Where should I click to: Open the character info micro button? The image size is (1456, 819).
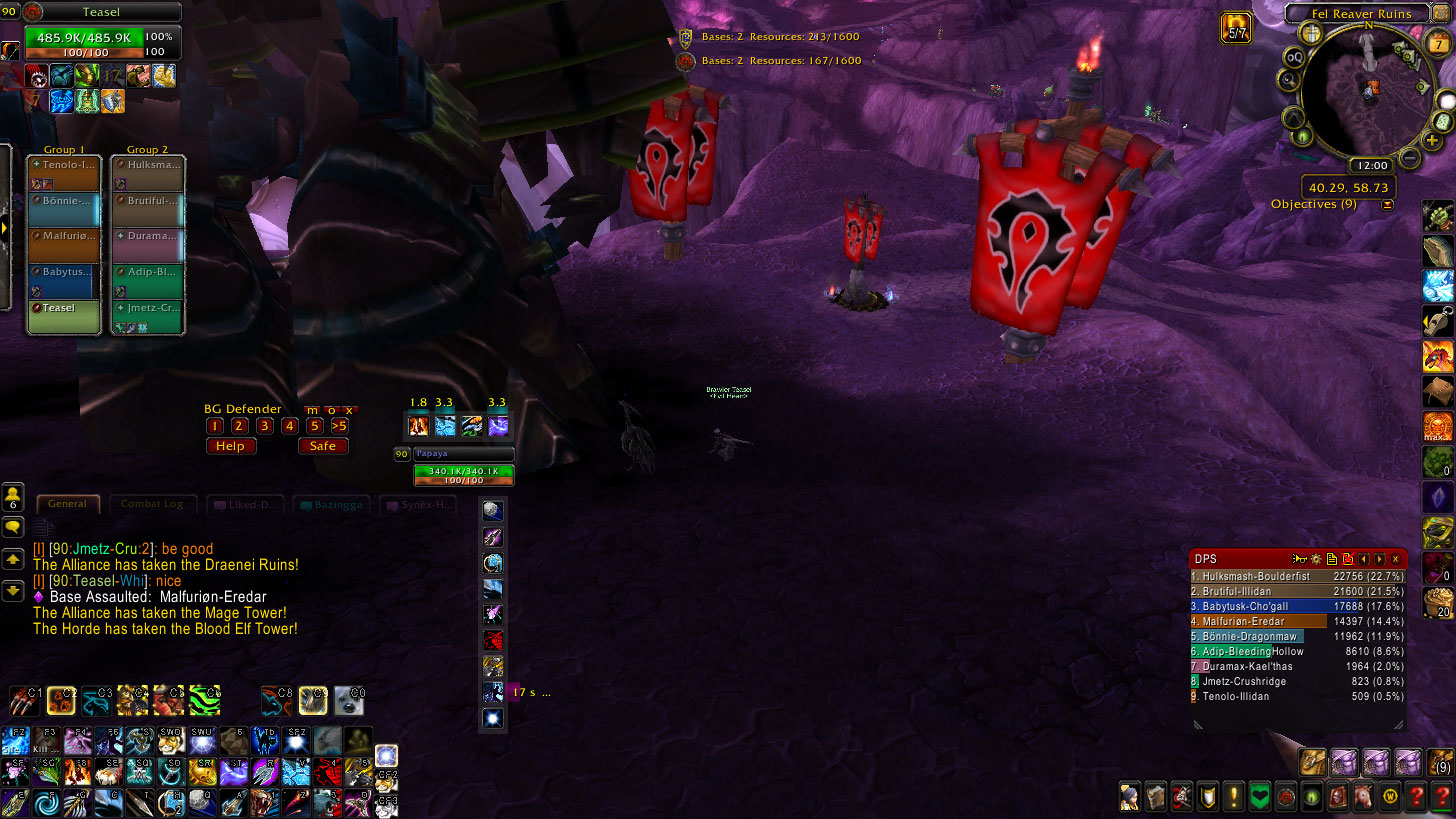(1130, 796)
